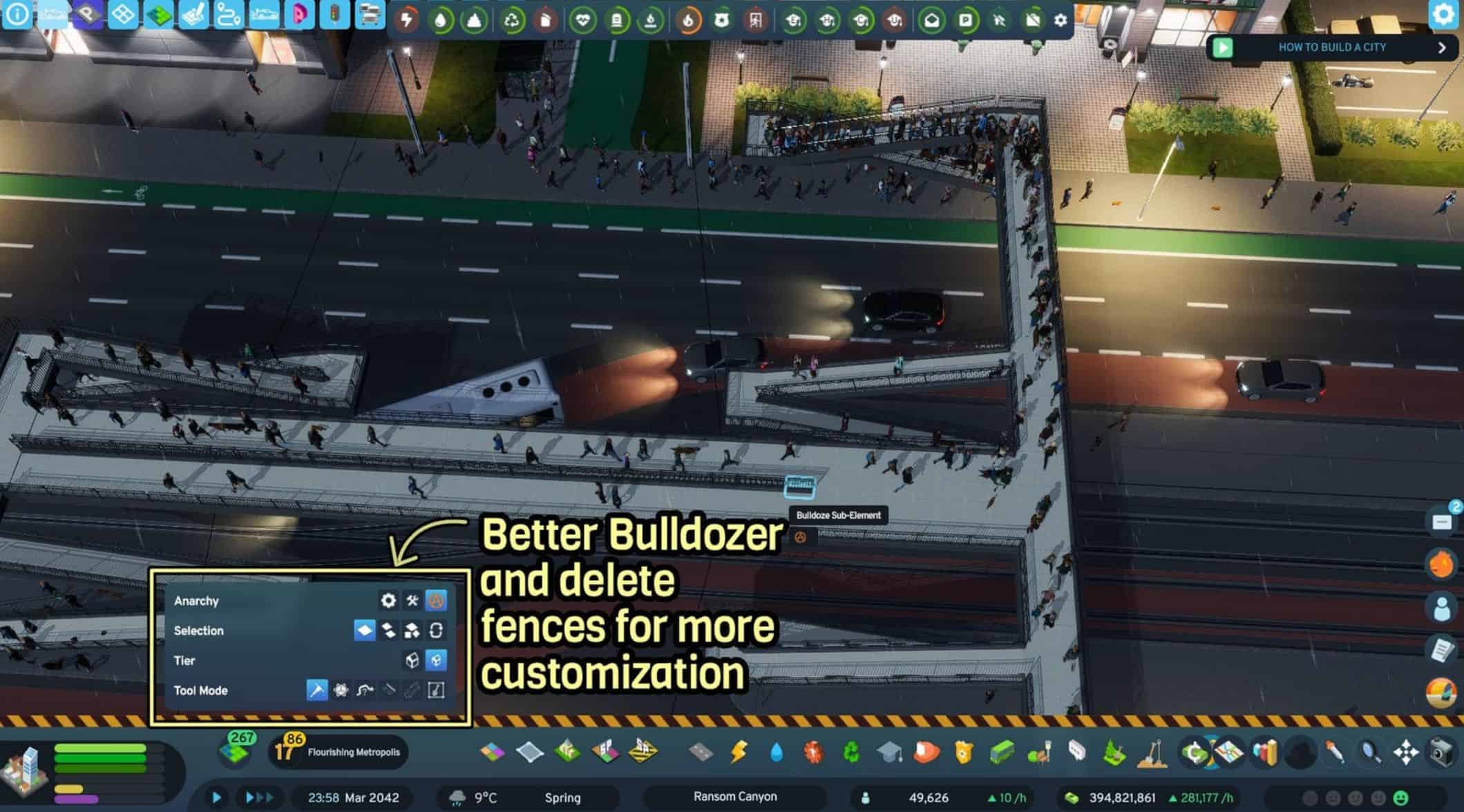Screen dimensions: 1464x812
Task: Open Anarchy gear options
Action: pos(388,601)
